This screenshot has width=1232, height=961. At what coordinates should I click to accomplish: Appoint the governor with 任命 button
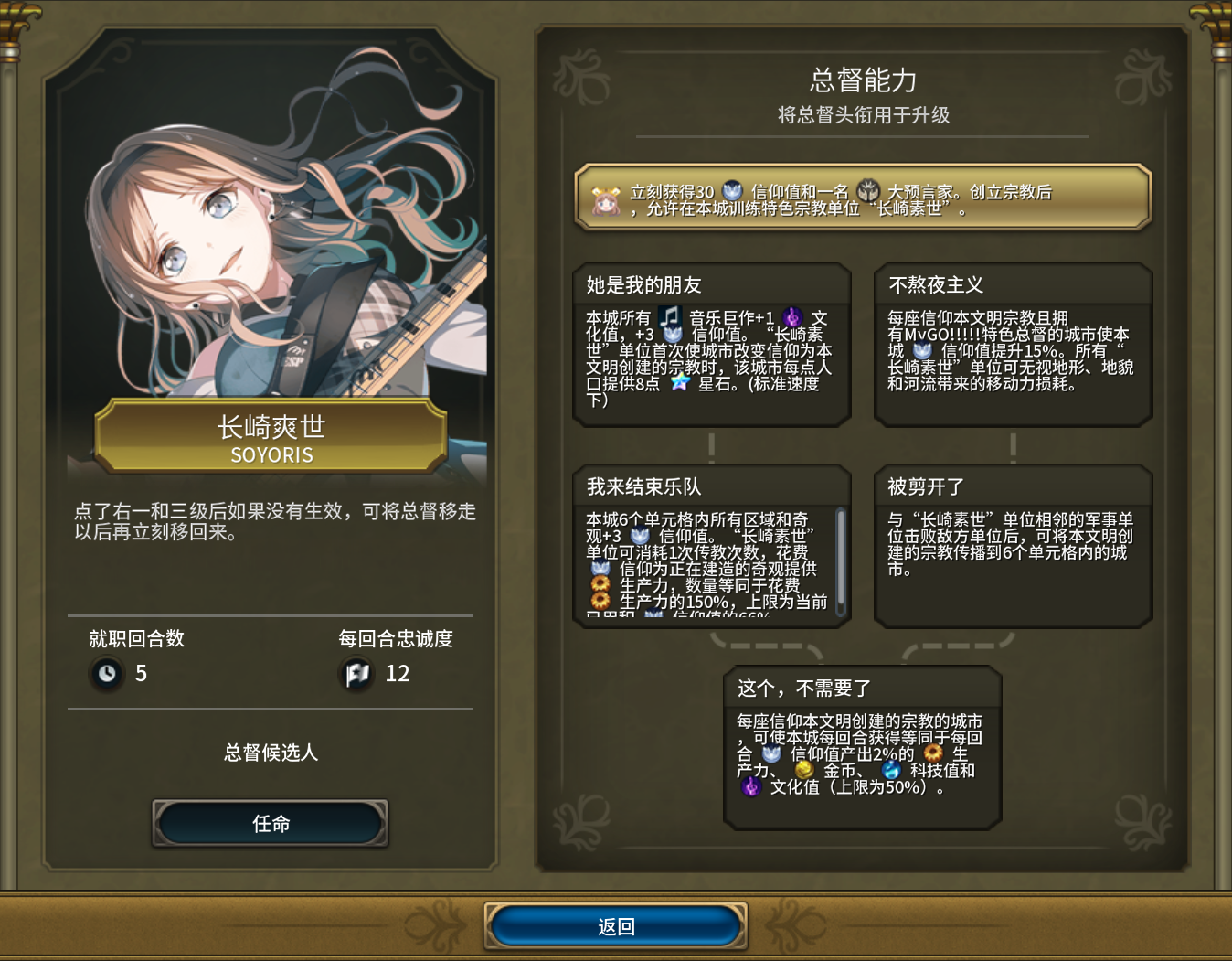[x=271, y=824]
